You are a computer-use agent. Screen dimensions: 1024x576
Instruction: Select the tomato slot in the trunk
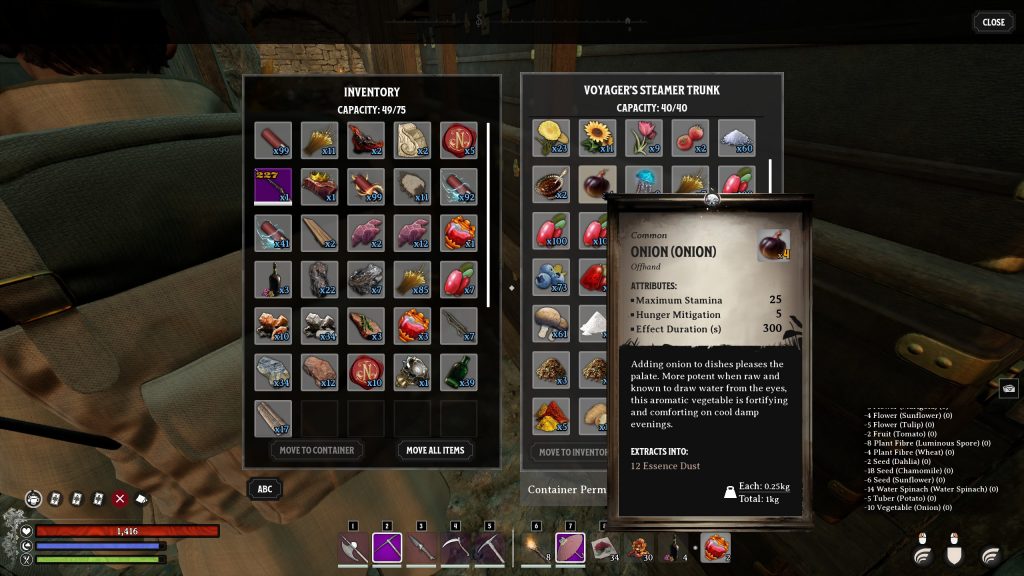tap(689, 138)
